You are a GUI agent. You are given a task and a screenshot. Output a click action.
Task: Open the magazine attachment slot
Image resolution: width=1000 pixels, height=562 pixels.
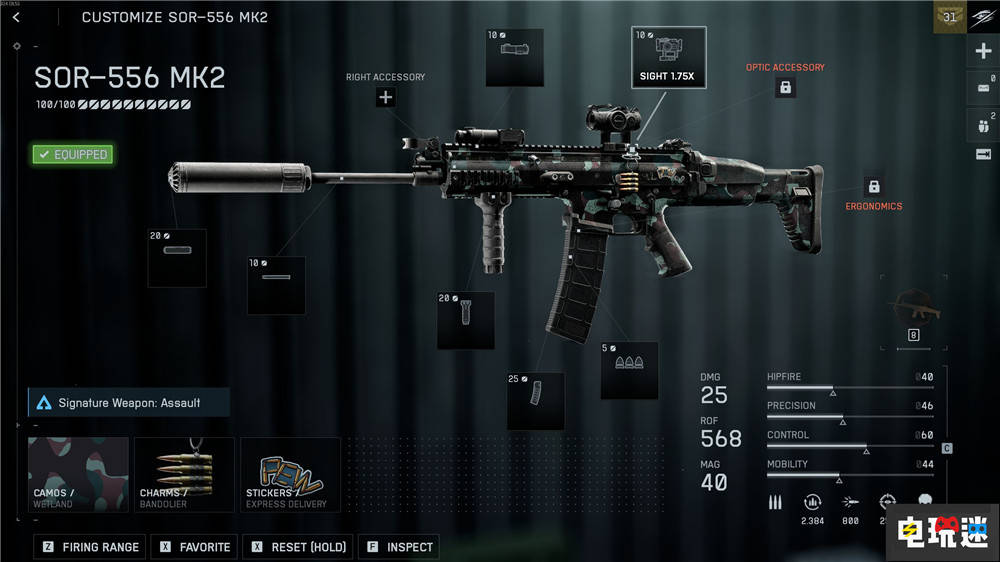click(535, 401)
